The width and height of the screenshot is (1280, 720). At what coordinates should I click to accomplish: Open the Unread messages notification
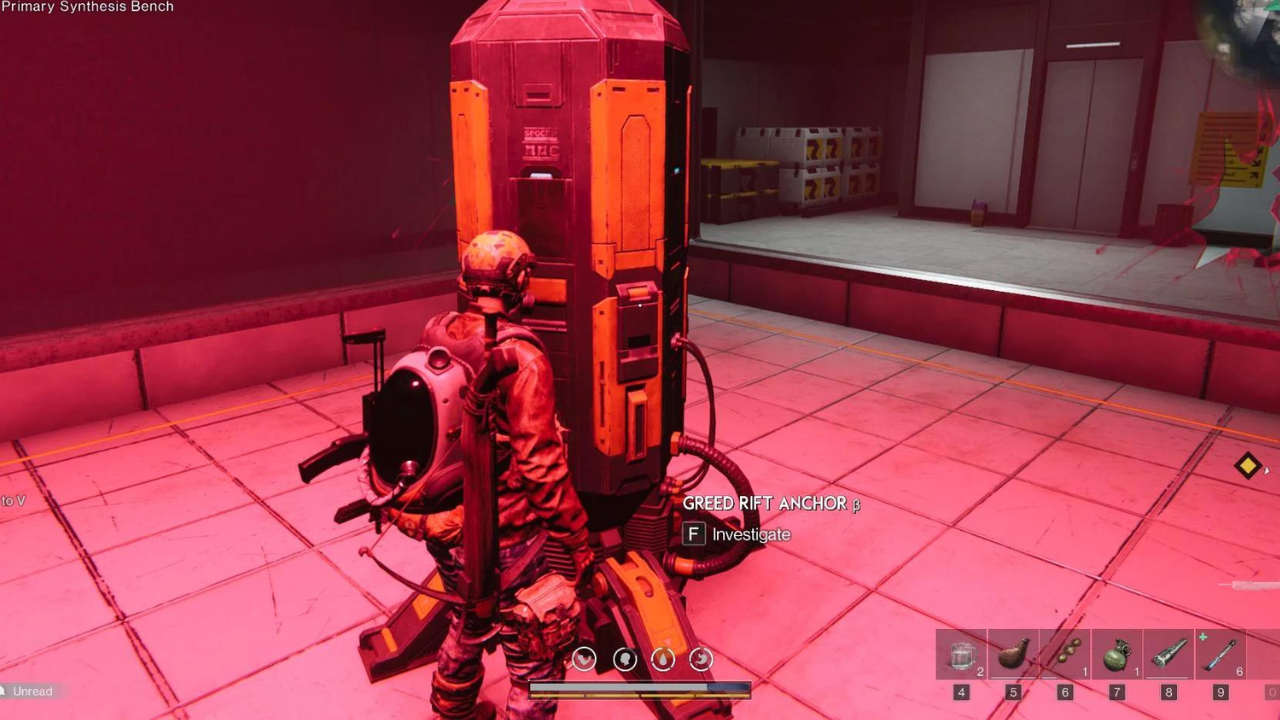tap(32, 691)
